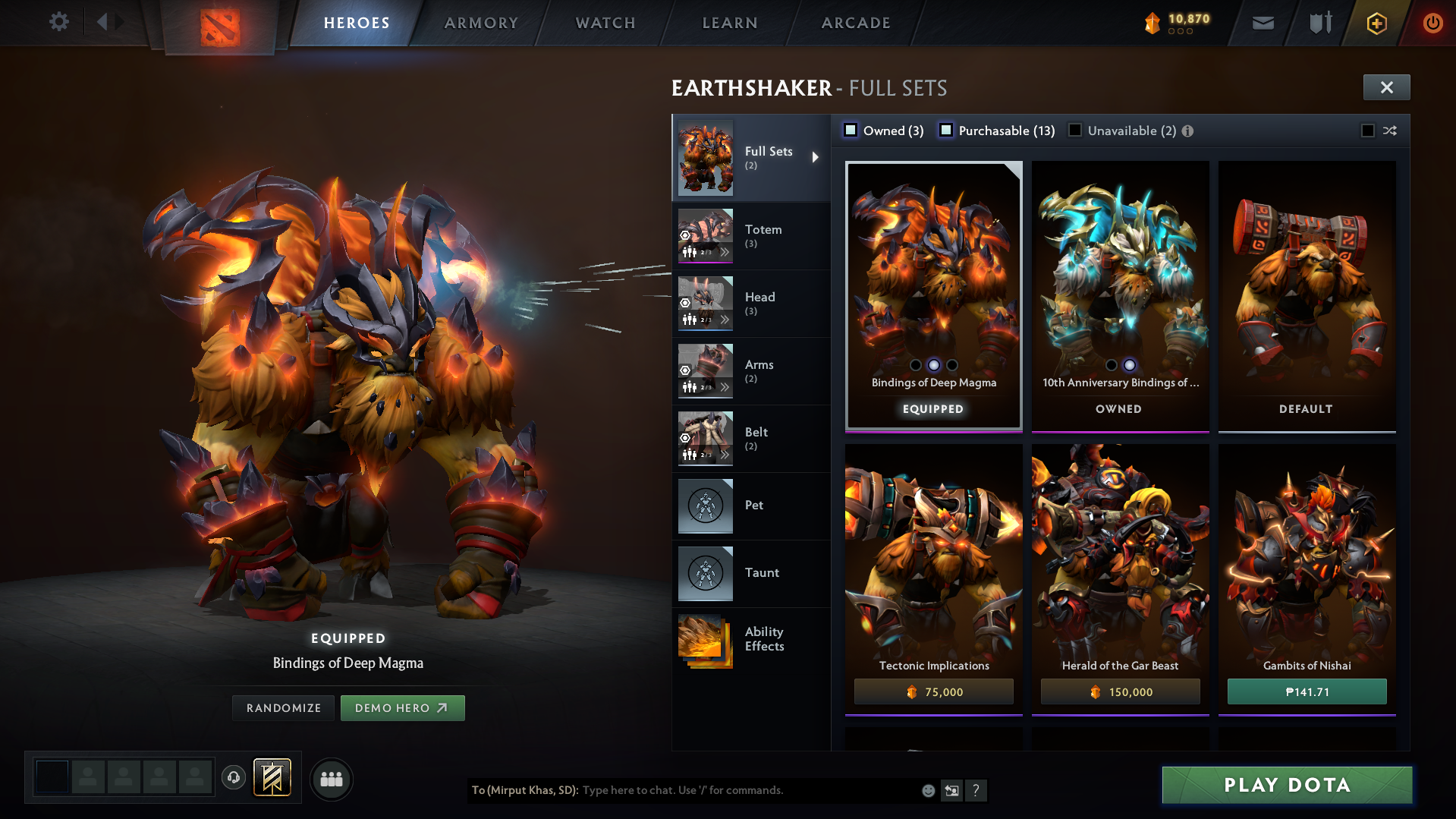Check the Purchasable (13) filter checkbox
This screenshot has height=819, width=1456.
(x=945, y=131)
